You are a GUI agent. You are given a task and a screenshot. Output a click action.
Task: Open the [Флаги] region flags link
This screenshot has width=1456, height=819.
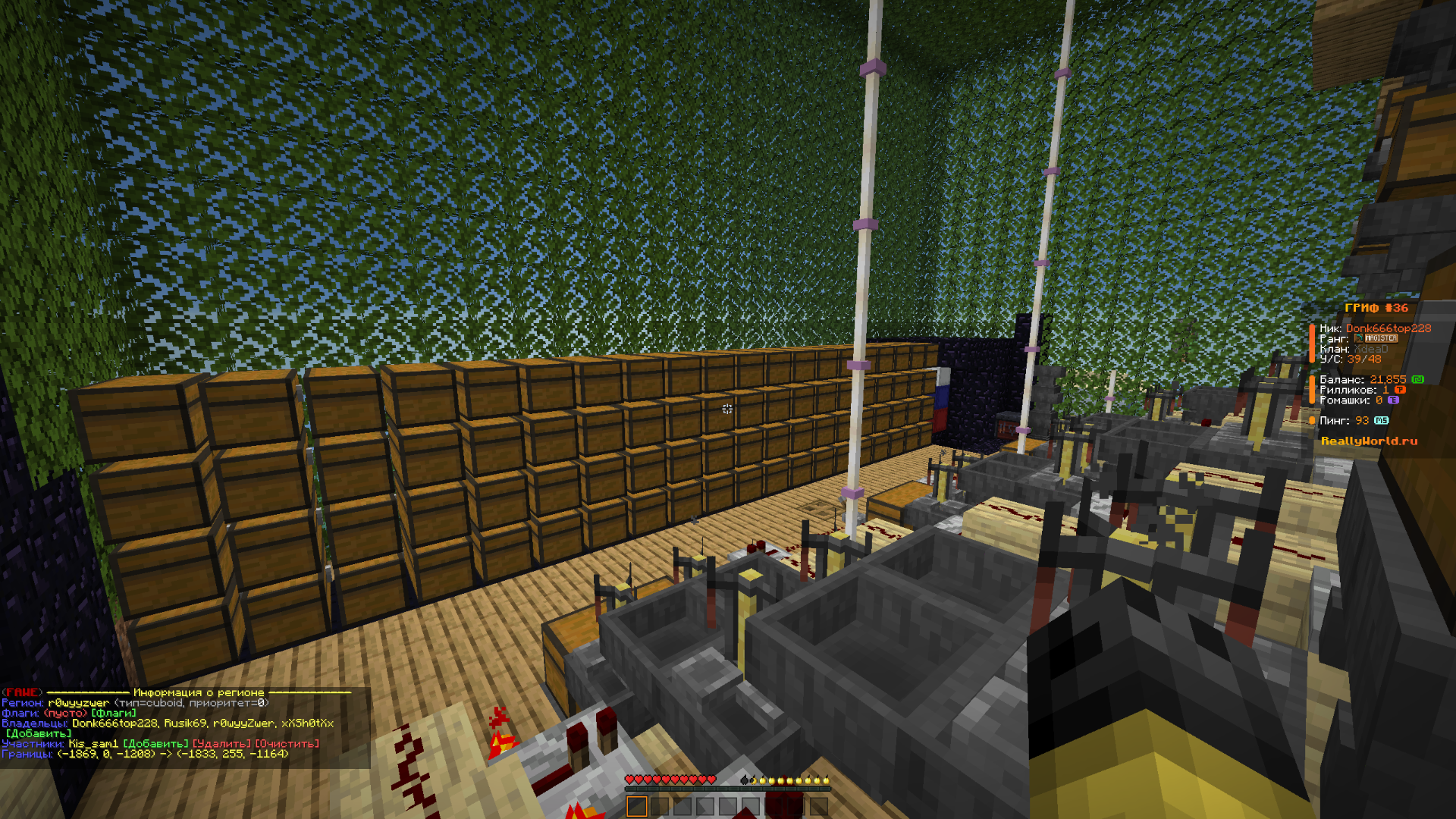tap(114, 713)
